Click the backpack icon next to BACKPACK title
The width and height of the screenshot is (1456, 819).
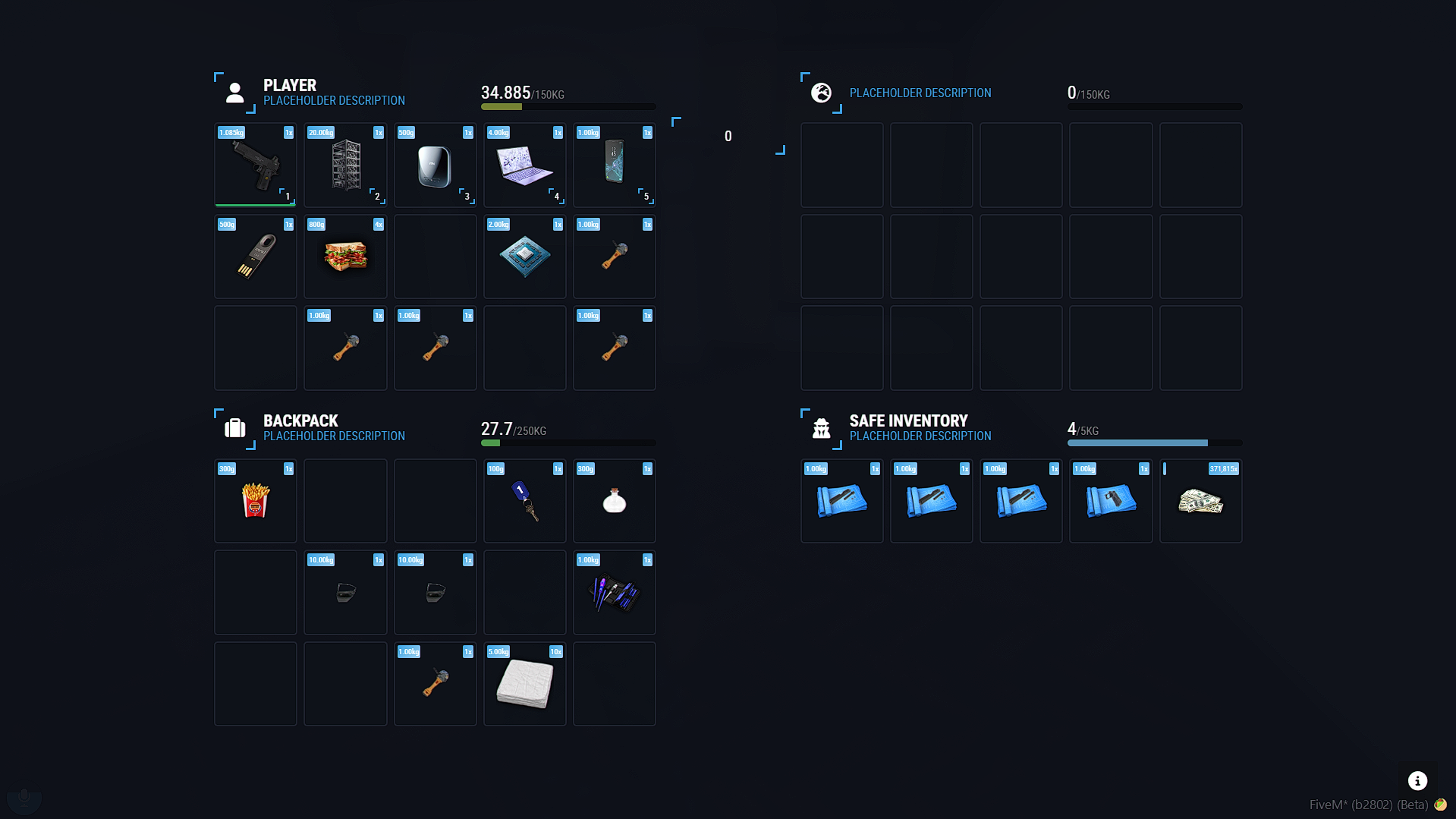coord(235,428)
